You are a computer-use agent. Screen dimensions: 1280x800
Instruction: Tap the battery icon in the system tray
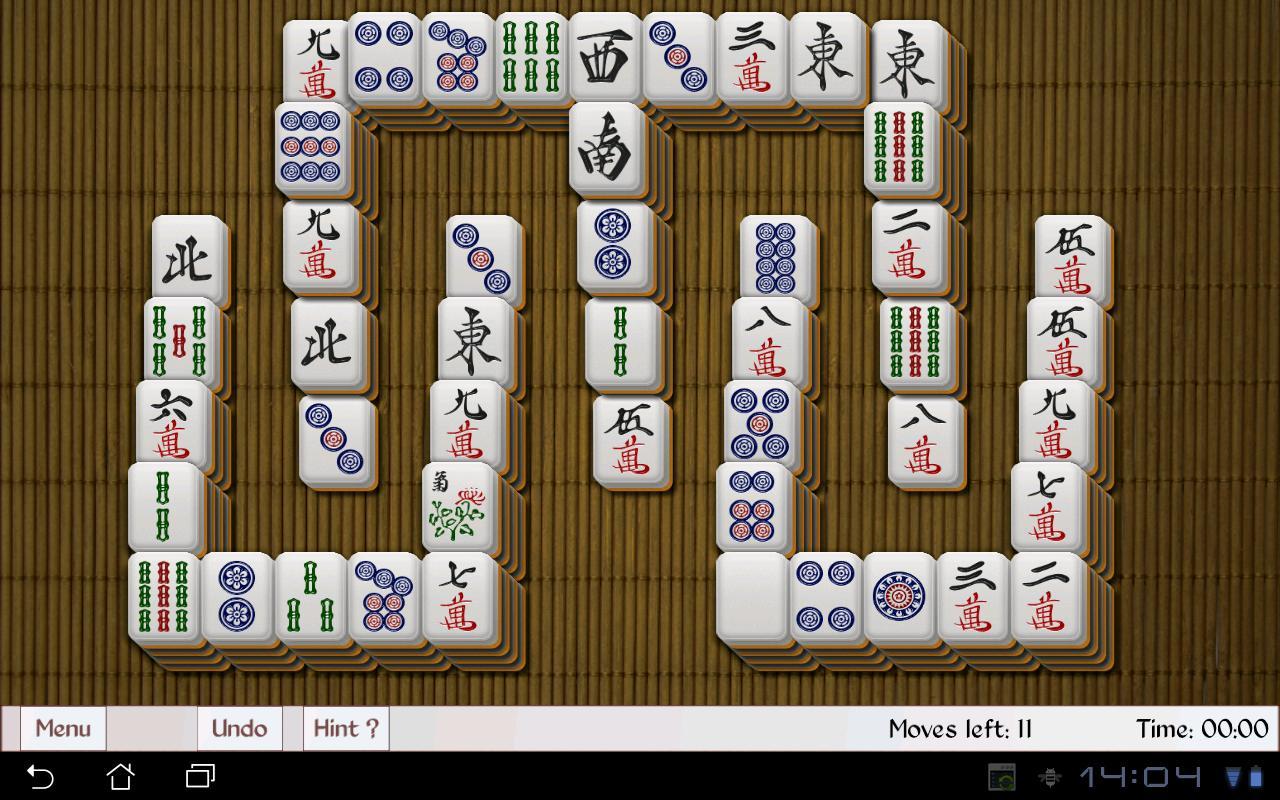pos(1256,775)
